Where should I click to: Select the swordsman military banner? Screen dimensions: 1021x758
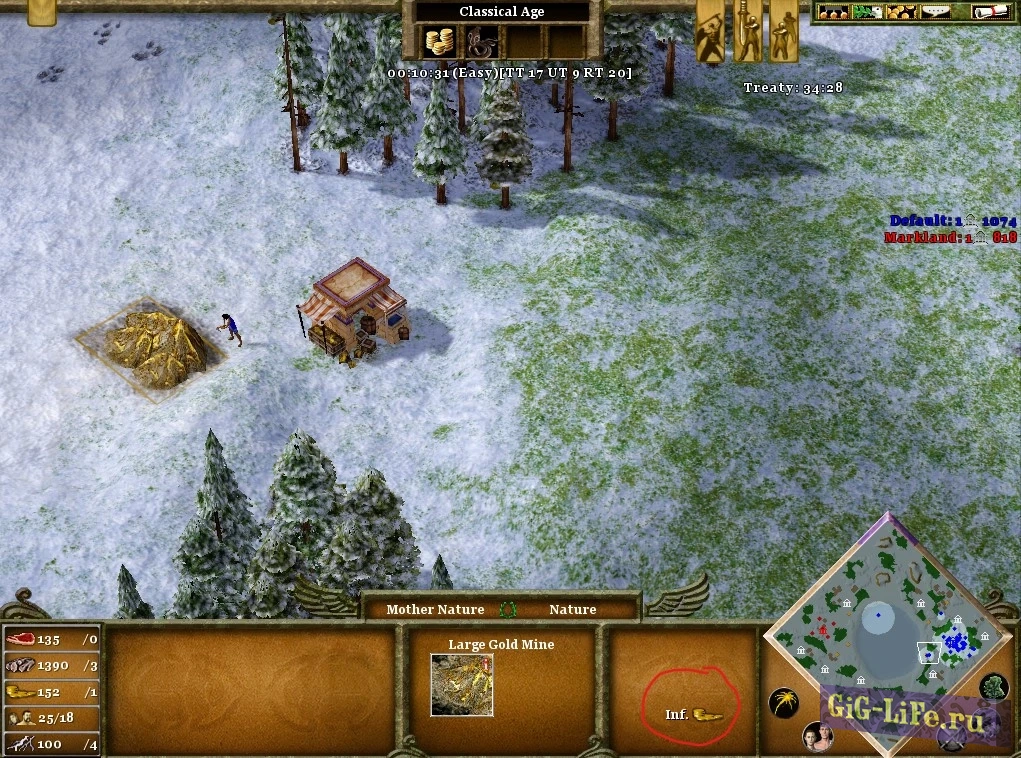[747, 30]
